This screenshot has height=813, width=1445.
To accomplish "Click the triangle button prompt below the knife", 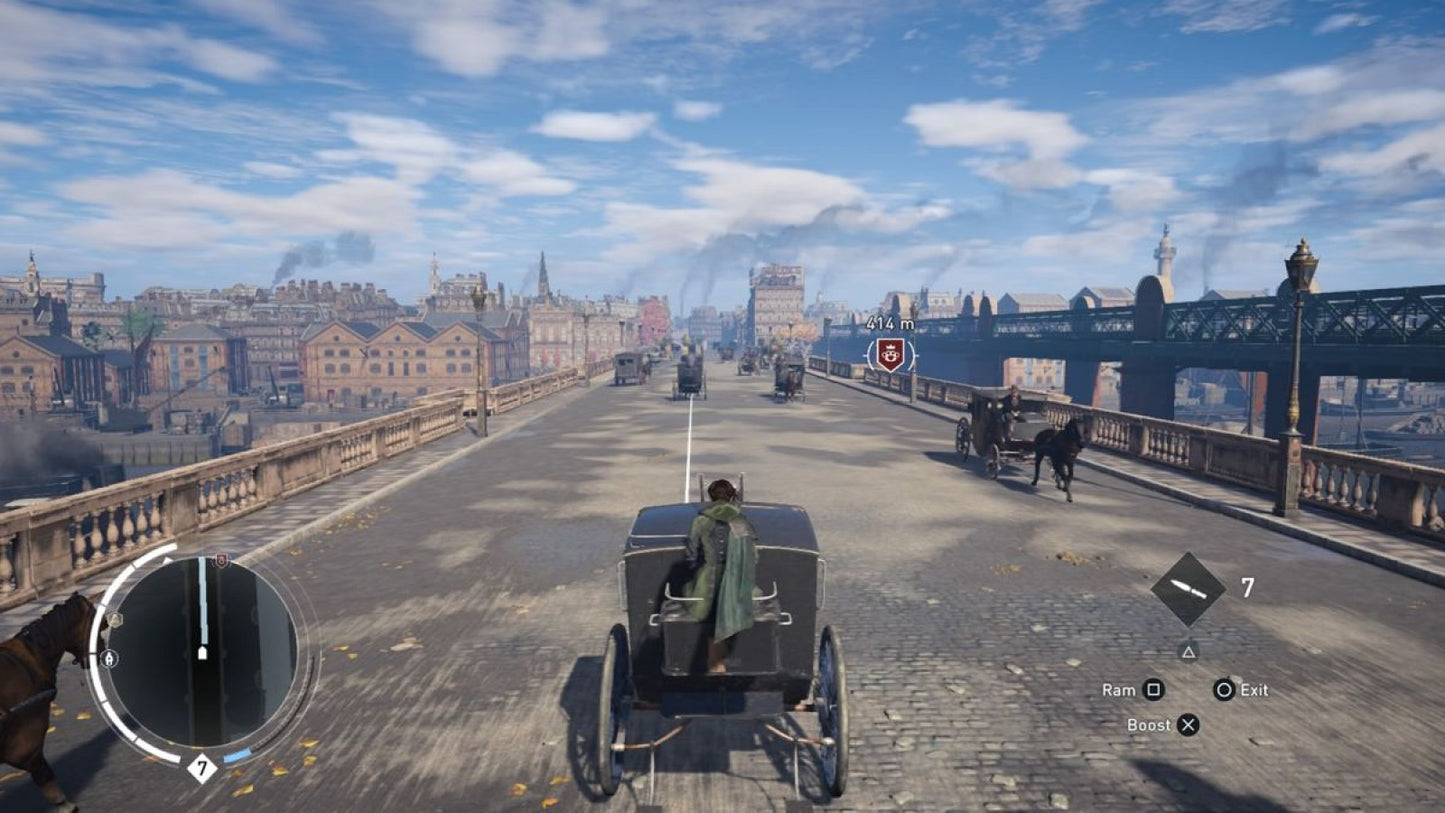I will 1189,653.
